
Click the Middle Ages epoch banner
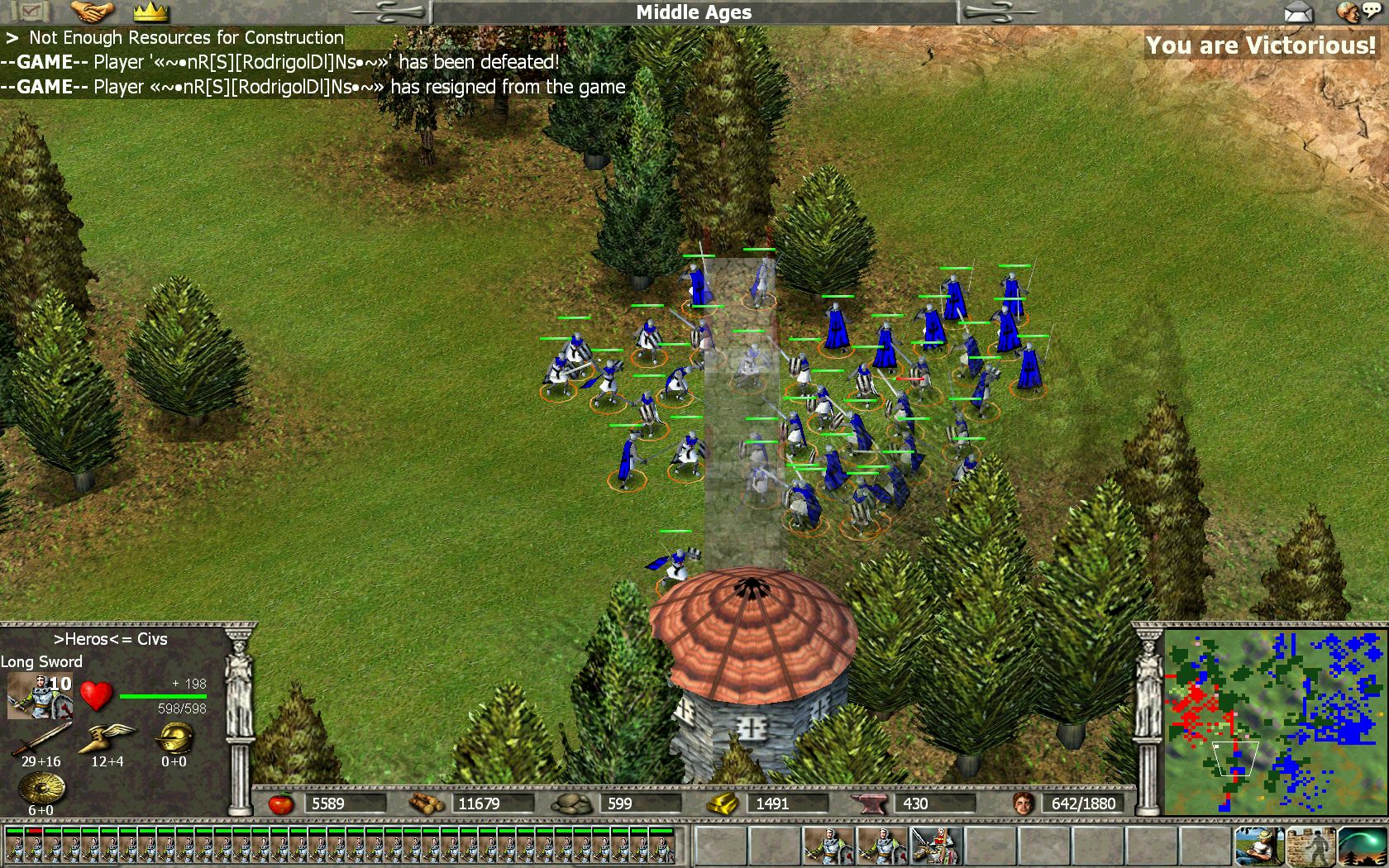(694, 12)
